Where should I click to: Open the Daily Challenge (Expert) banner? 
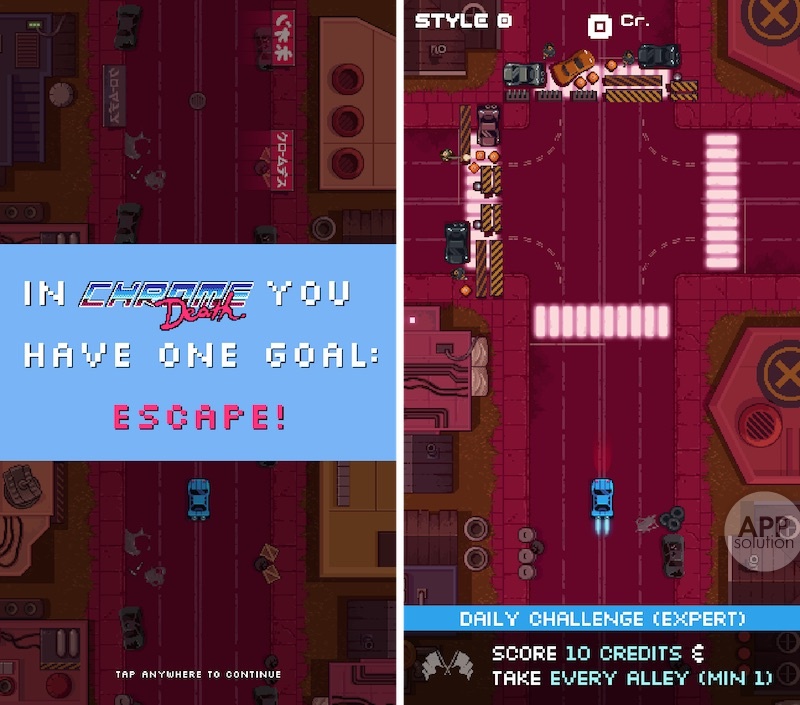click(602, 619)
